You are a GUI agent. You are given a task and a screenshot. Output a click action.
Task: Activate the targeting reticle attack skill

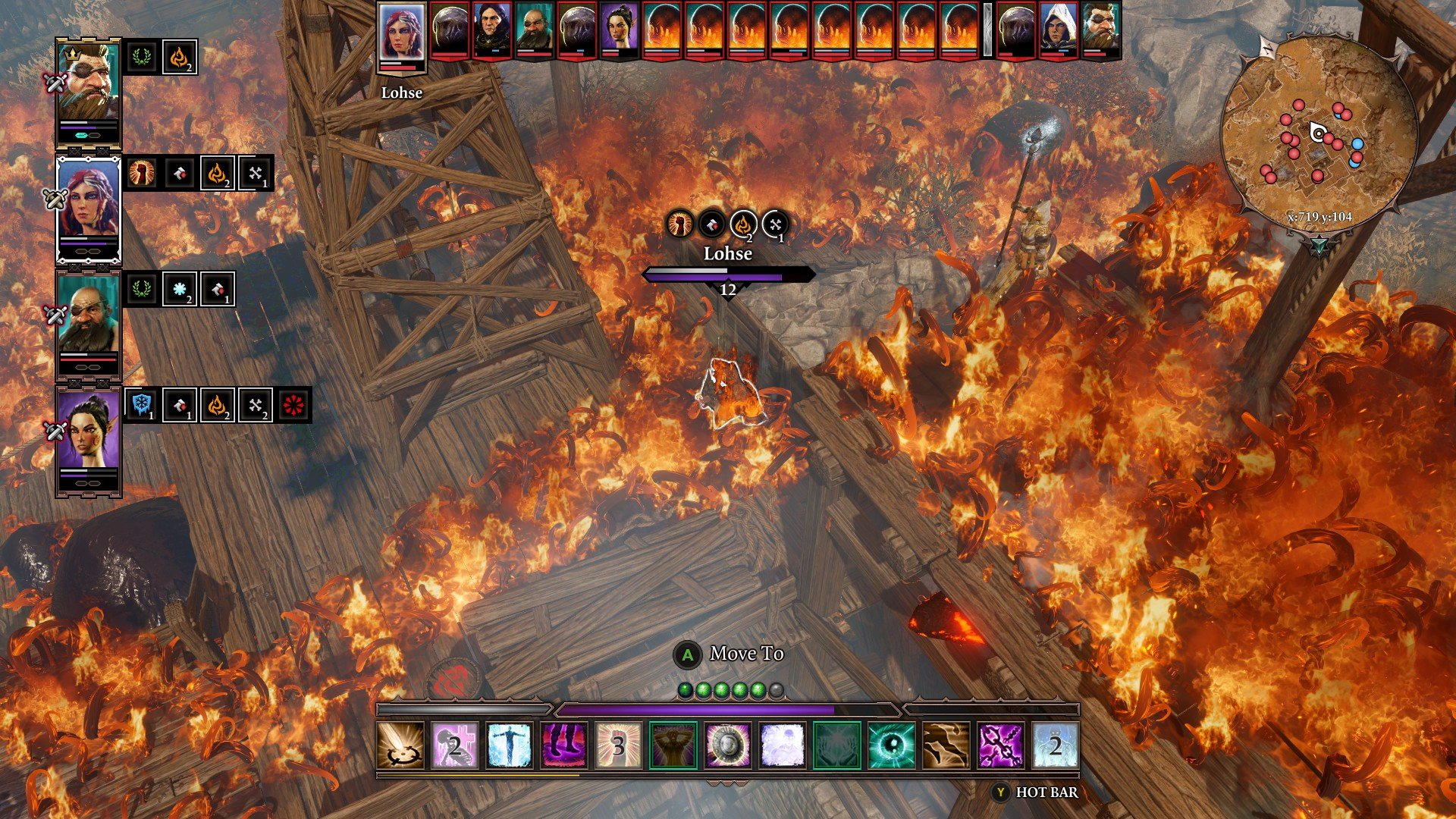(x=400, y=745)
